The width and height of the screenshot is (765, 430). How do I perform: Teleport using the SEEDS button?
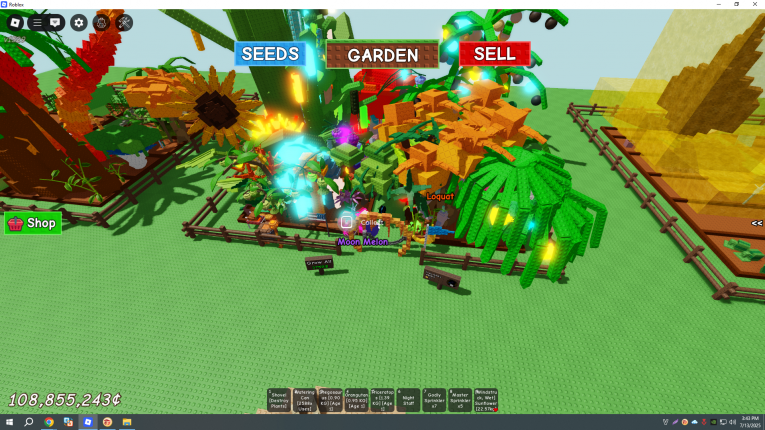click(270, 54)
